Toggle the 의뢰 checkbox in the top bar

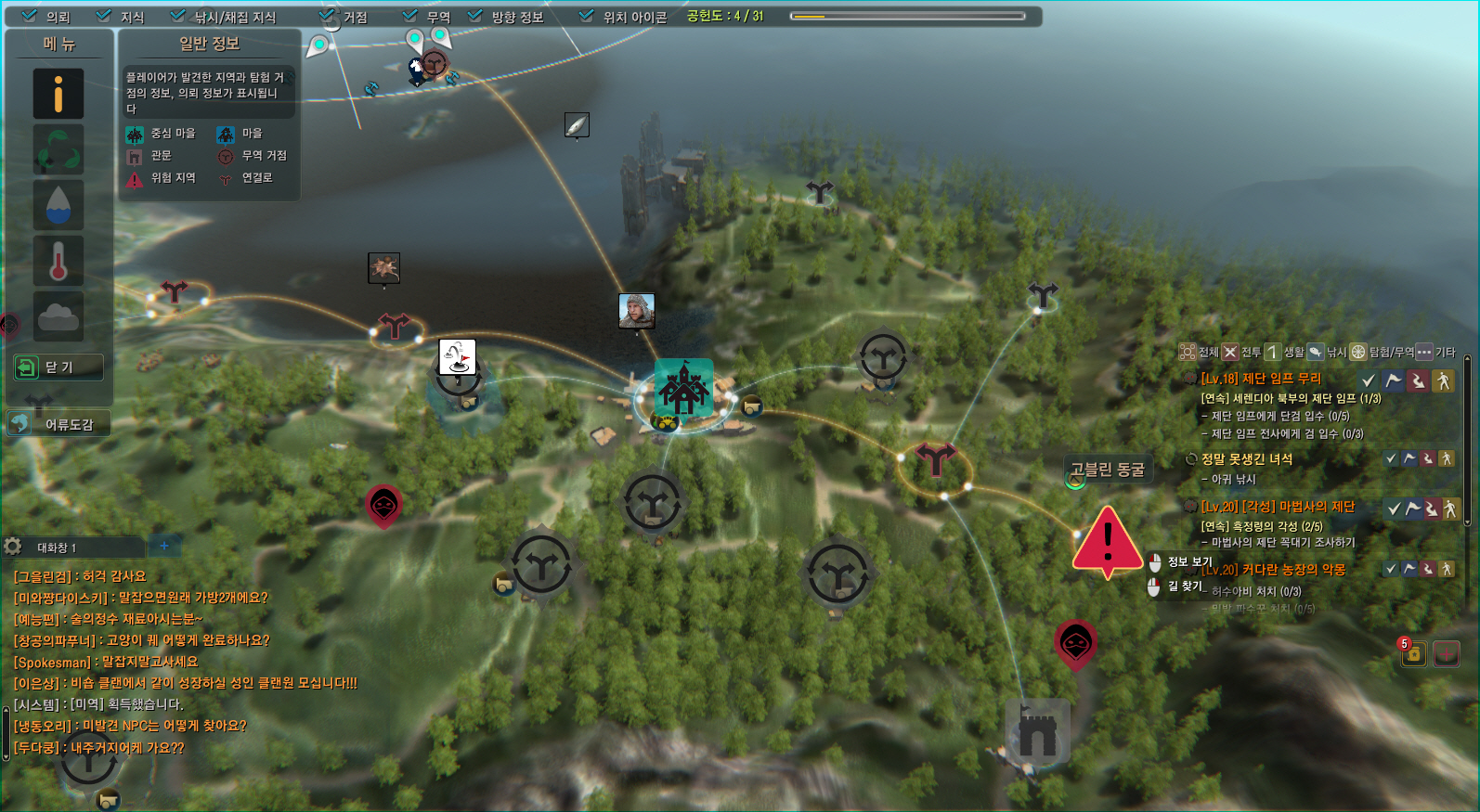click(x=30, y=16)
